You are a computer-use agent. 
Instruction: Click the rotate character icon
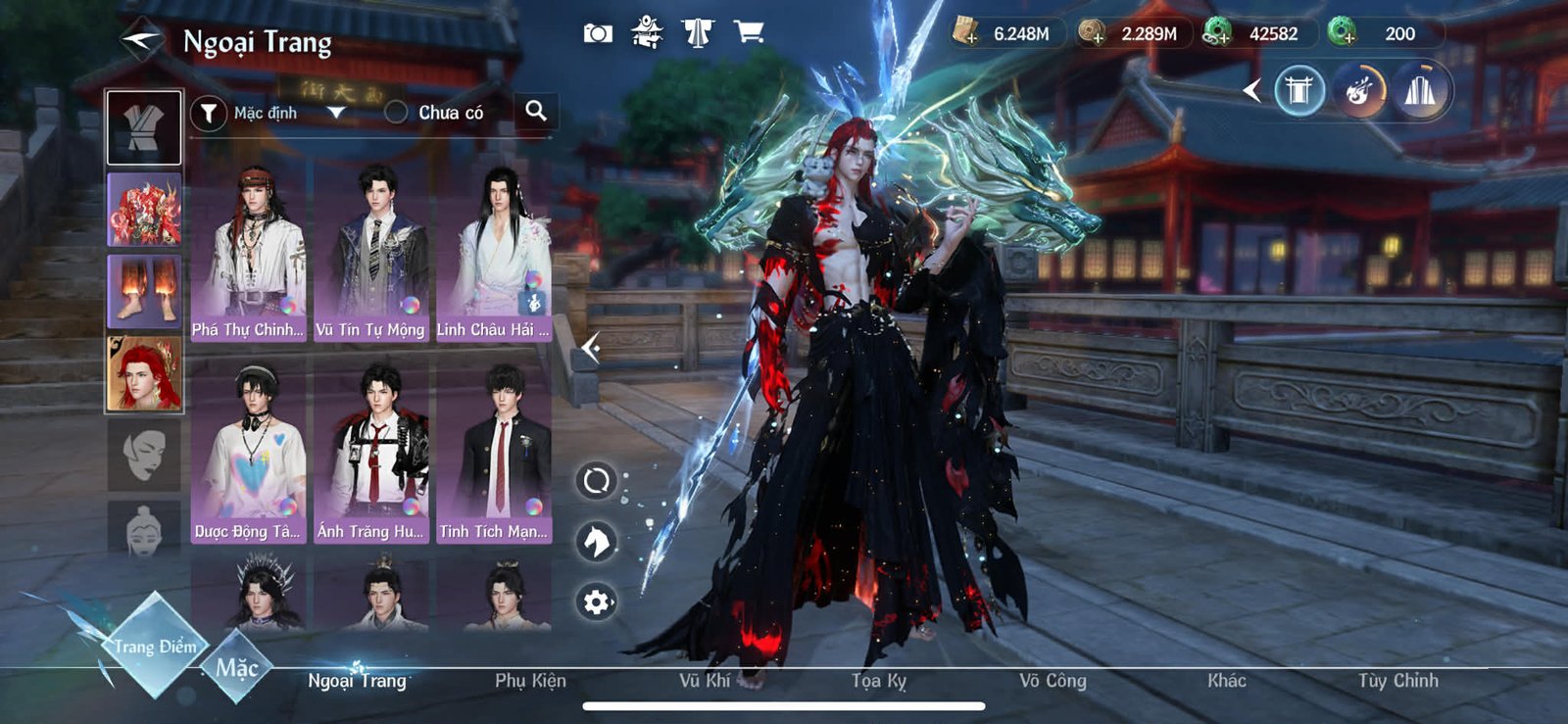click(596, 482)
